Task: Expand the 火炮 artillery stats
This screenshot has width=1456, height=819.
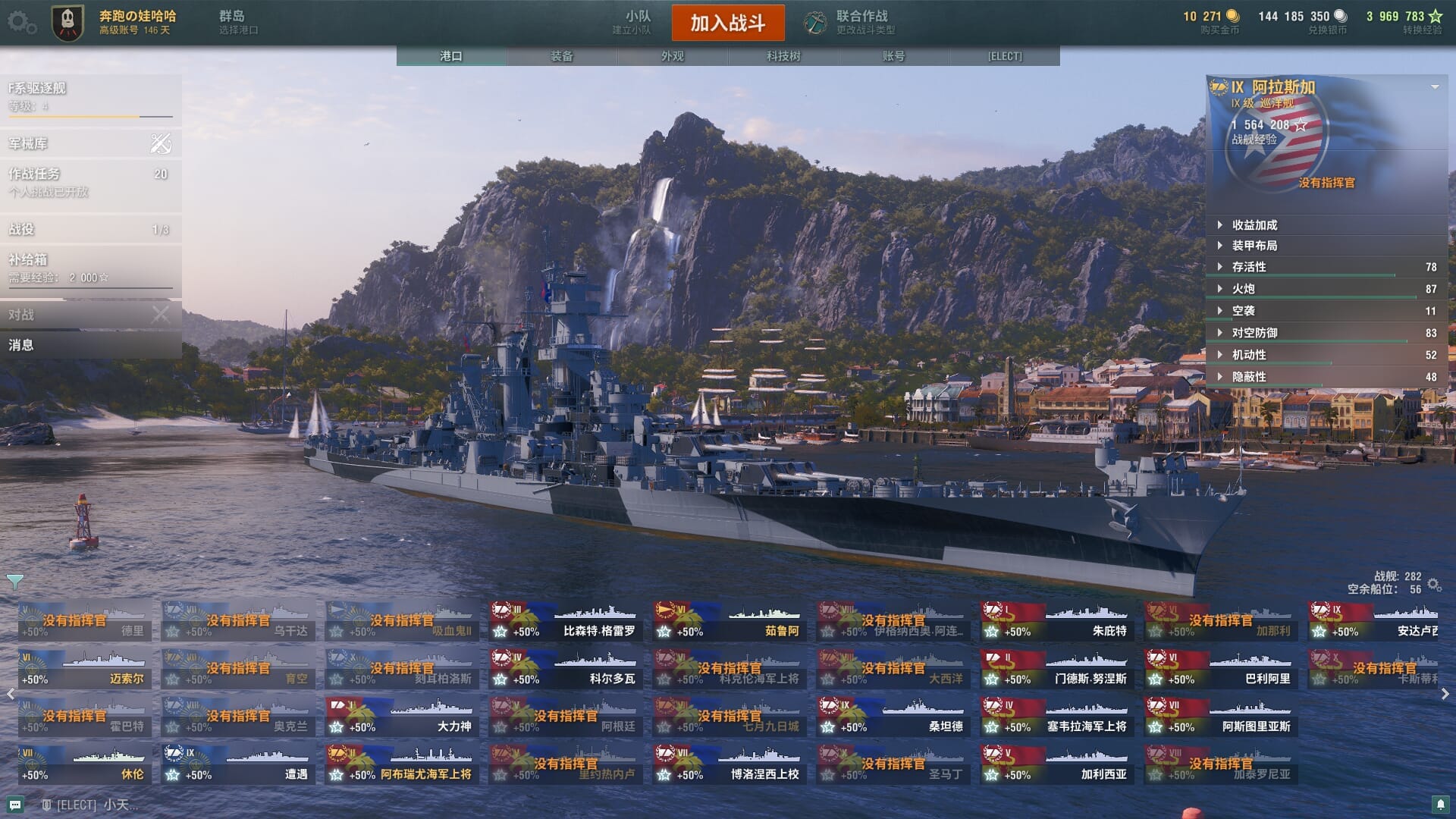Action: coord(1243,289)
